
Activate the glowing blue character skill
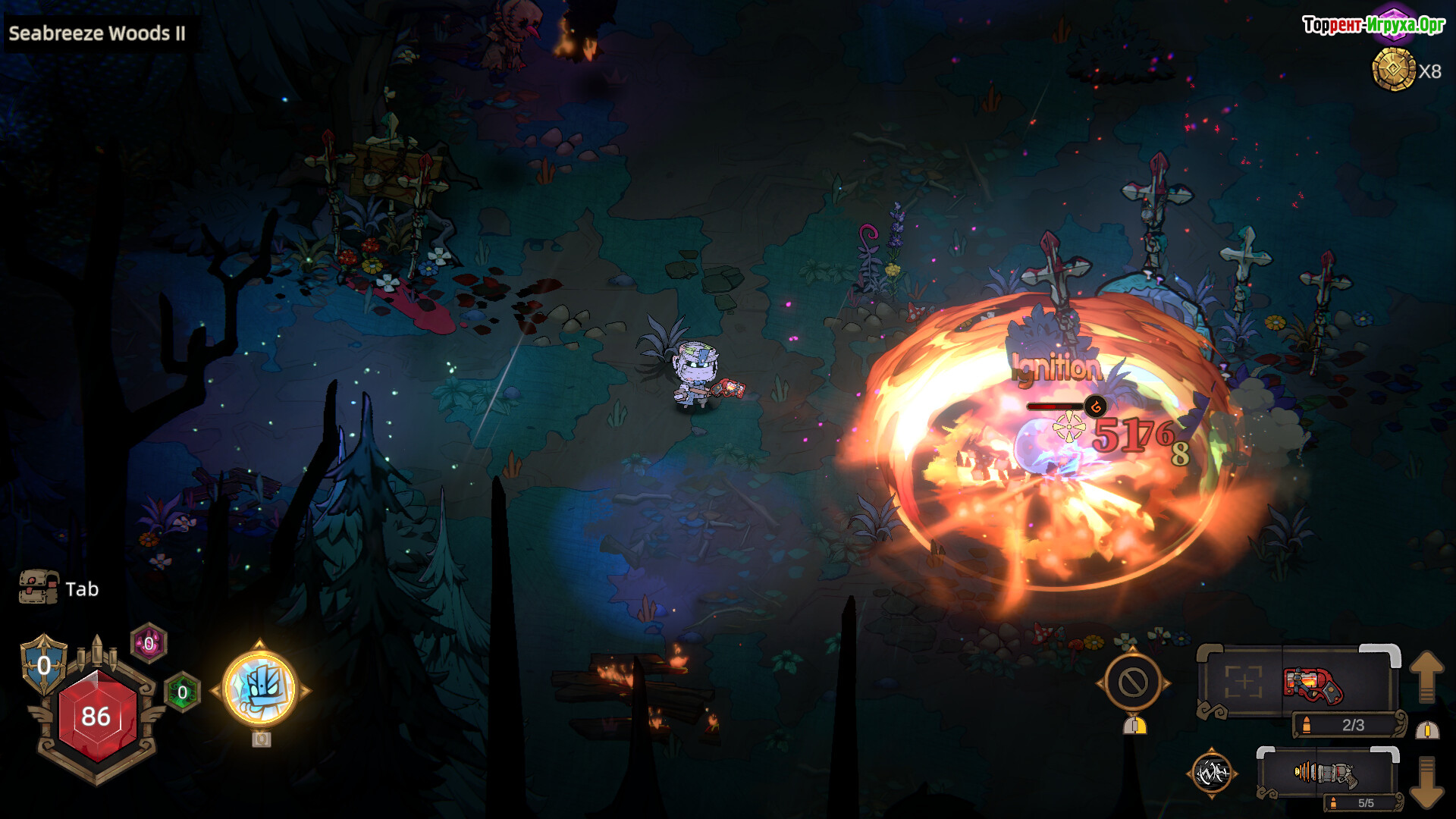pyautogui.click(x=260, y=689)
